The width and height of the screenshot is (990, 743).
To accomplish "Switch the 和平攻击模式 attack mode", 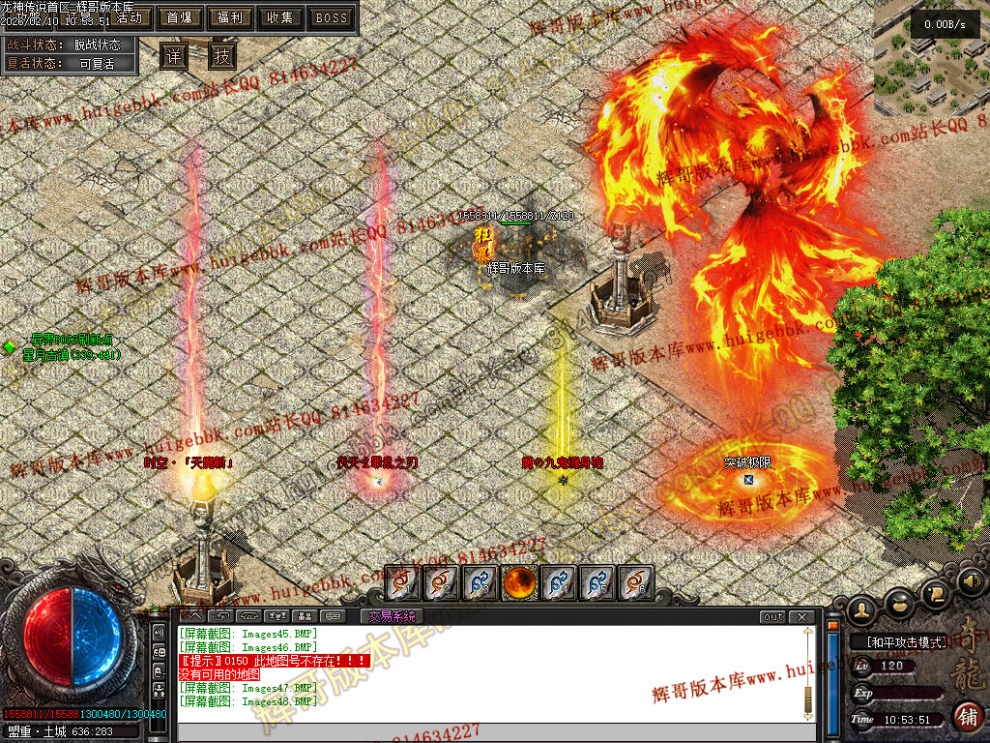I will point(905,642).
